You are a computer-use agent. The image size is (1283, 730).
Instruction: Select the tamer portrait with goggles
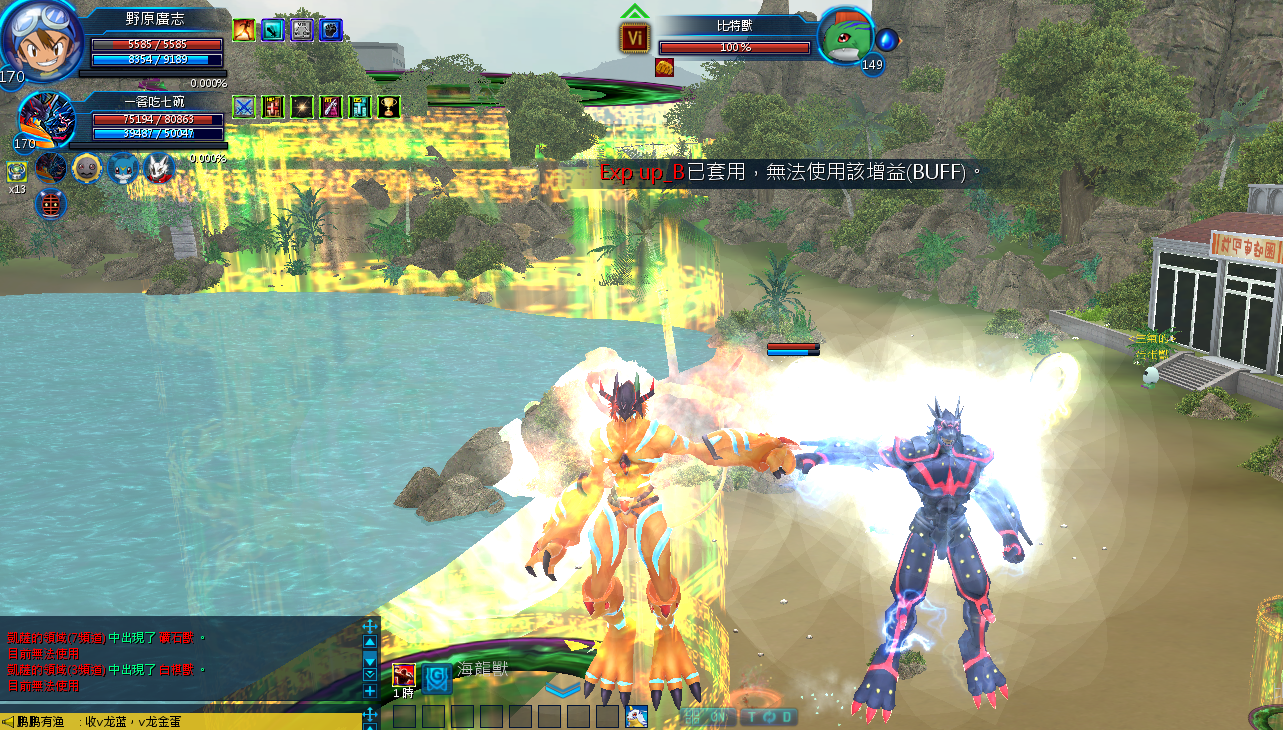[42, 40]
